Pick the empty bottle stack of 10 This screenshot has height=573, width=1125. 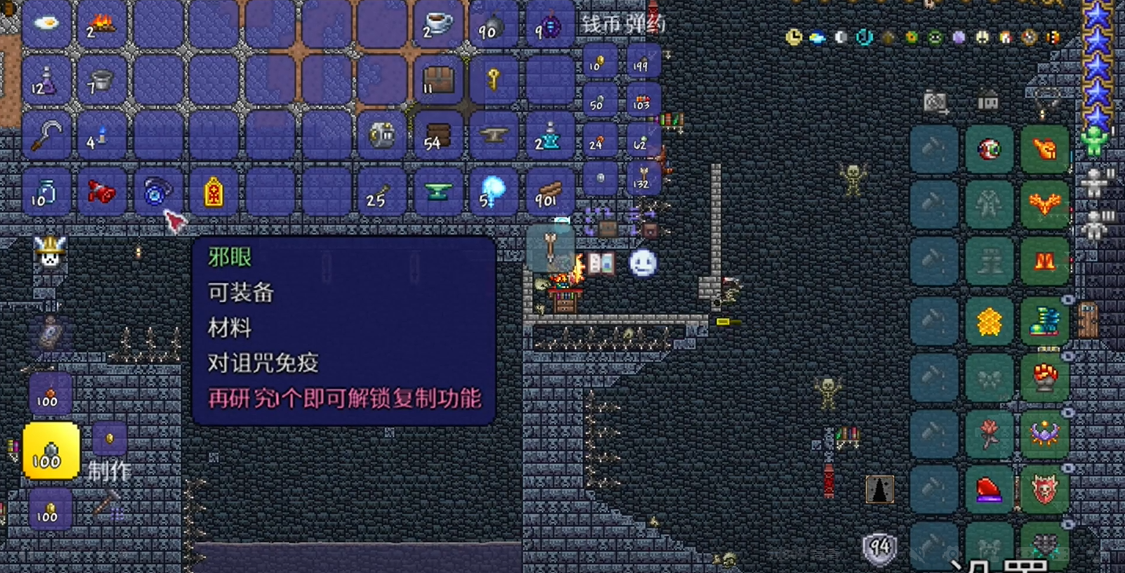(x=46, y=190)
